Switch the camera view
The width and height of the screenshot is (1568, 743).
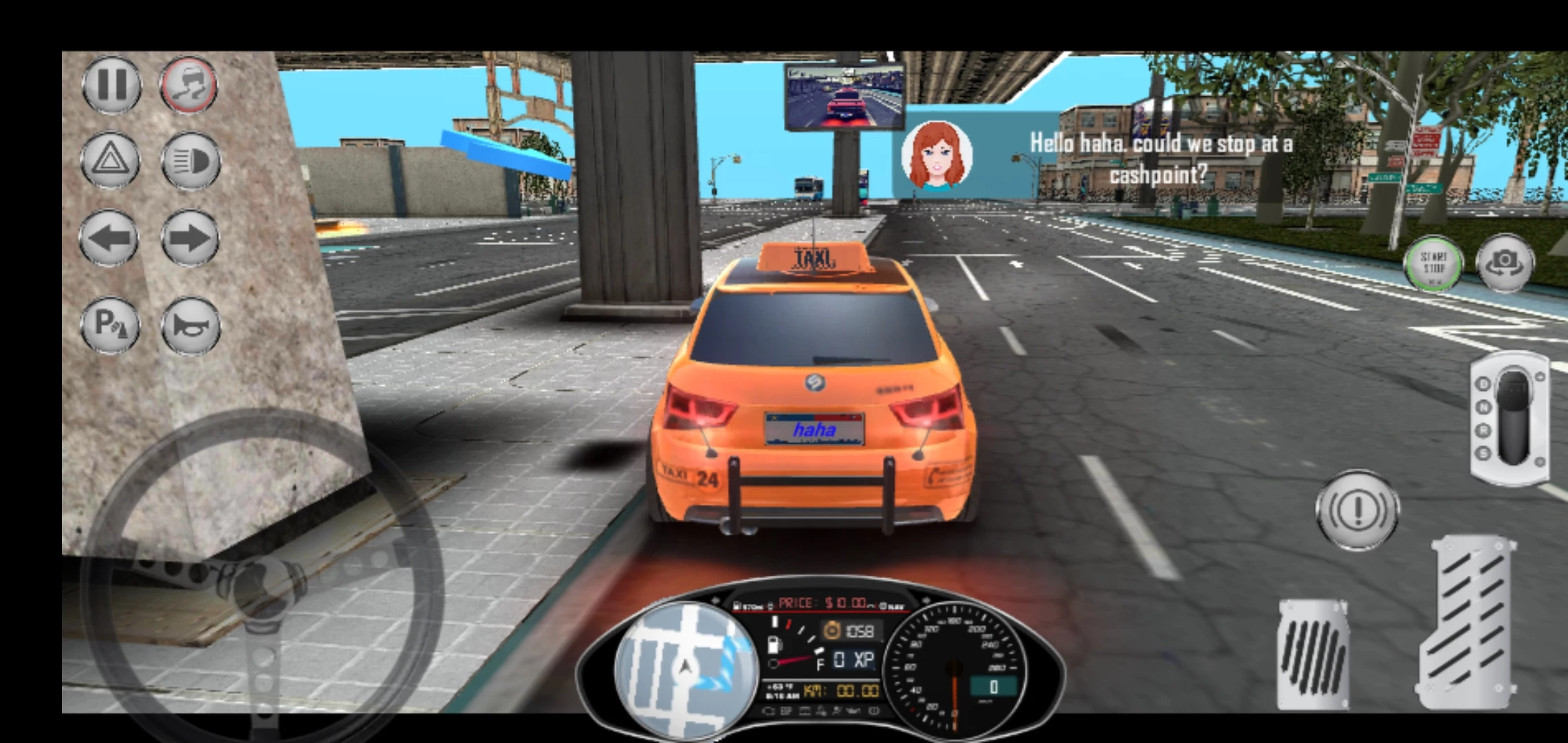[1505, 262]
